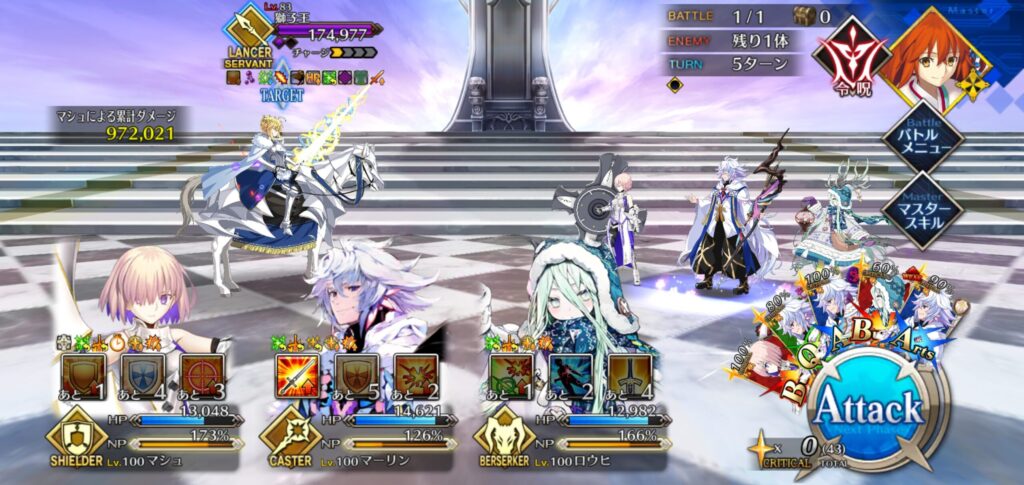1024x485 pixels.
Task: Choose Mash's red crosshair target skill
Action: point(200,376)
